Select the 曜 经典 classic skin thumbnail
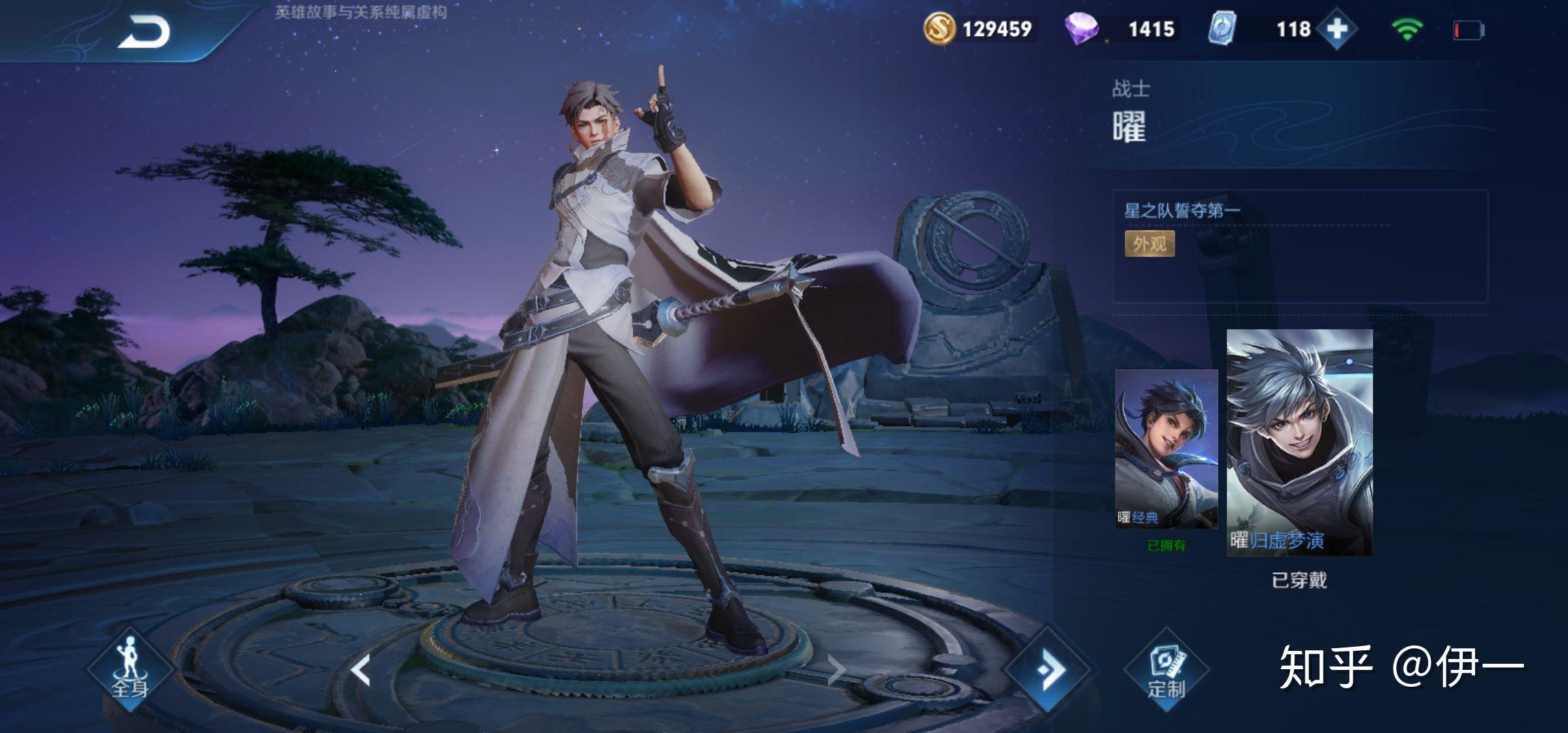The width and height of the screenshot is (1568, 733). point(1166,449)
